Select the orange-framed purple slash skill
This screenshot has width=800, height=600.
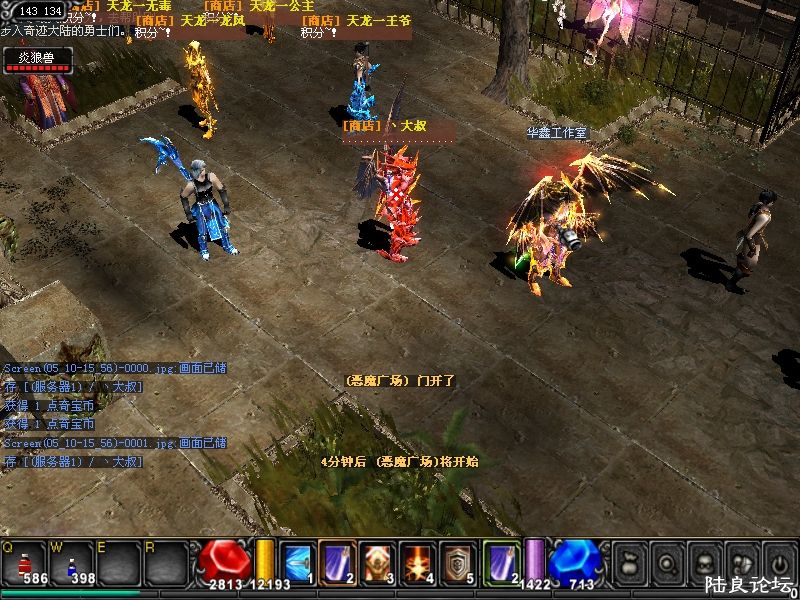point(337,560)
